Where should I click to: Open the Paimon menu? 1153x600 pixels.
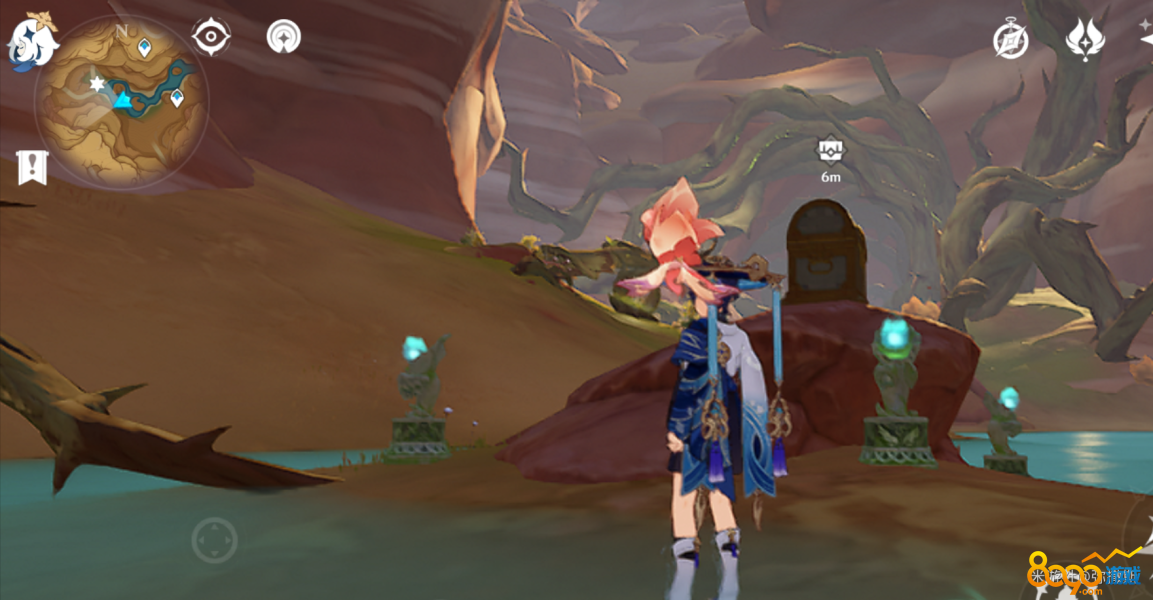click(x=32, y=42)
